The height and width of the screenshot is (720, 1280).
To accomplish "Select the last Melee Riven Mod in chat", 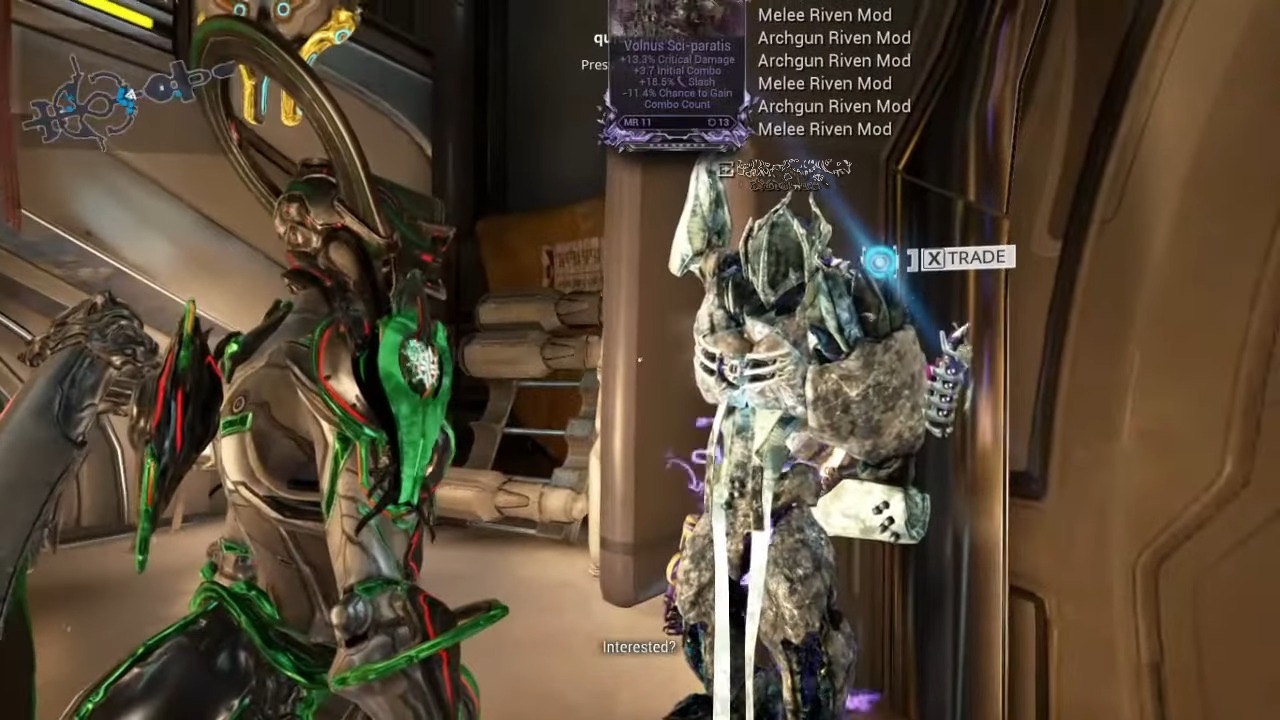I will coord(824,129).
